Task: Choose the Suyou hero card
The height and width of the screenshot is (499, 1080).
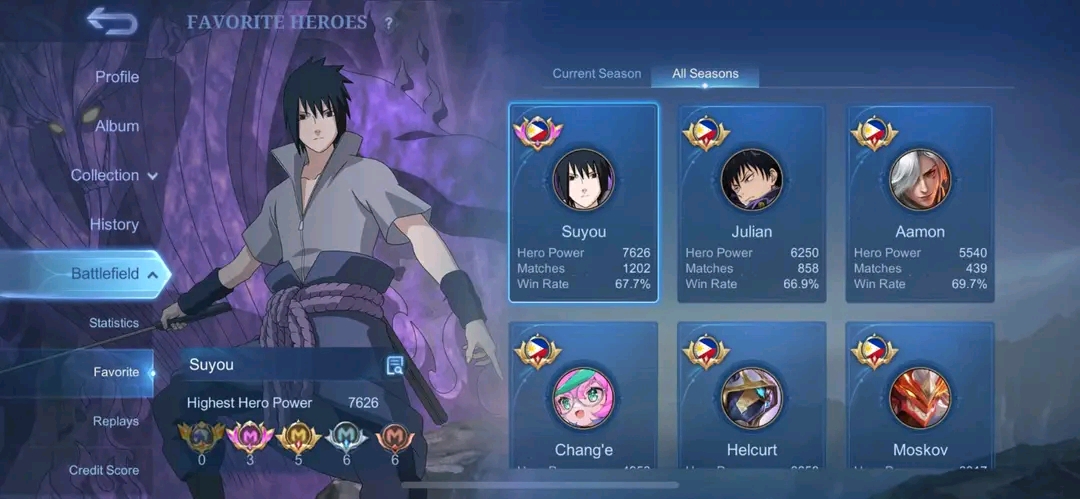Action: (x=583, y=202)
